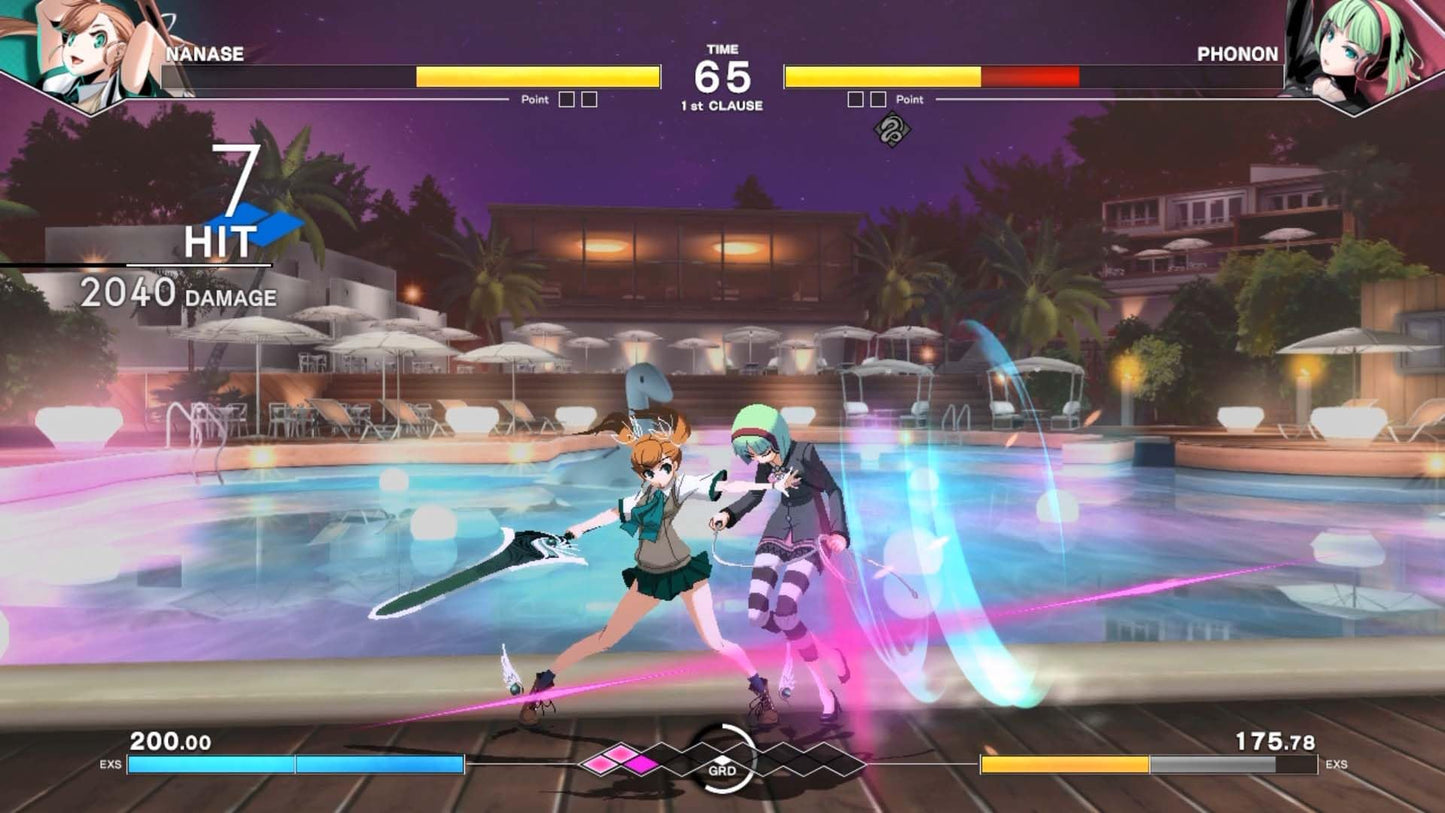Viewport: 1445px width, 813px height.
Task: Click the stage emblem icon below the timer
Action: 893,131
